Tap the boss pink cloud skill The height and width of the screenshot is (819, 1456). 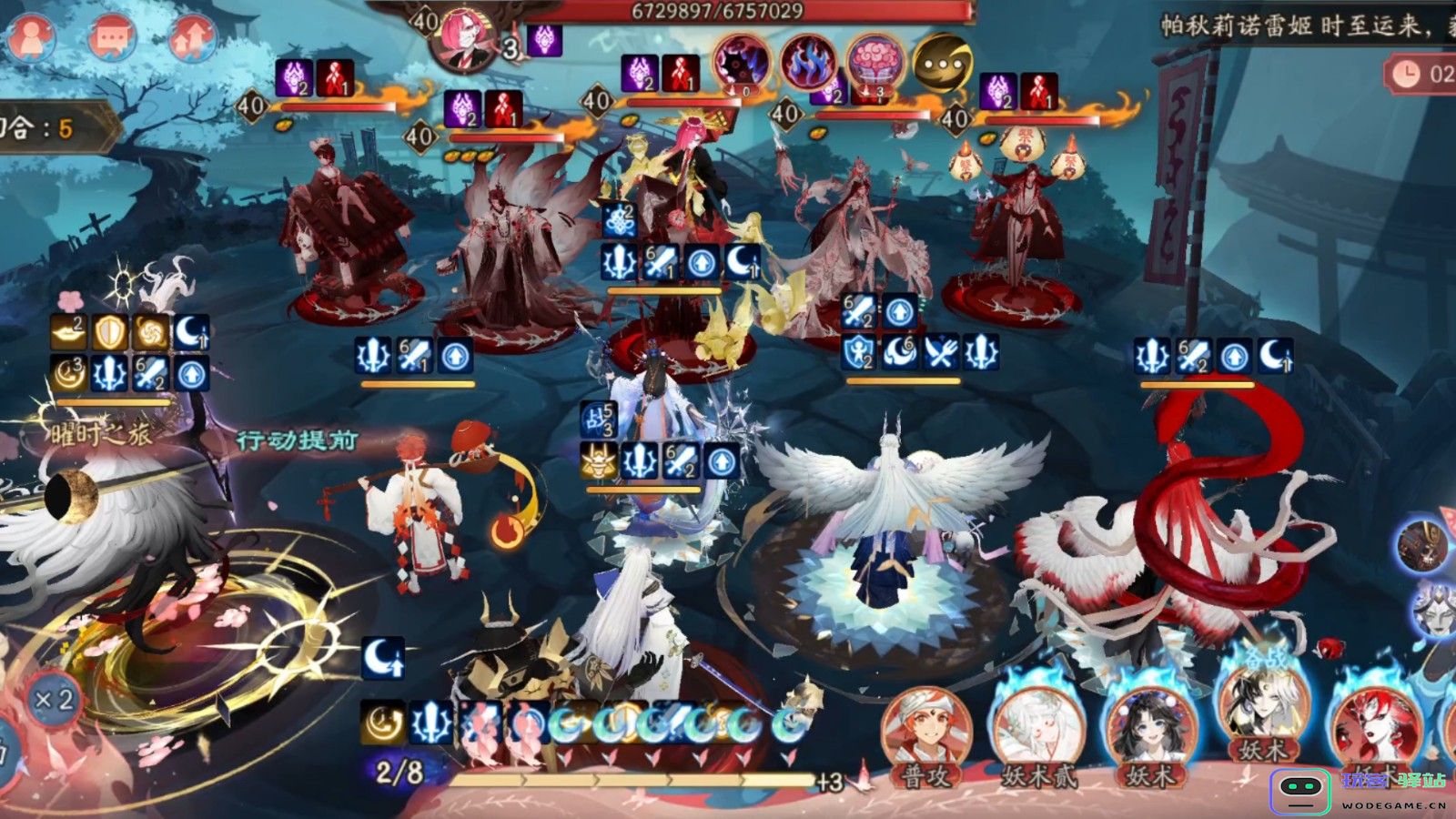coord(874,62)
